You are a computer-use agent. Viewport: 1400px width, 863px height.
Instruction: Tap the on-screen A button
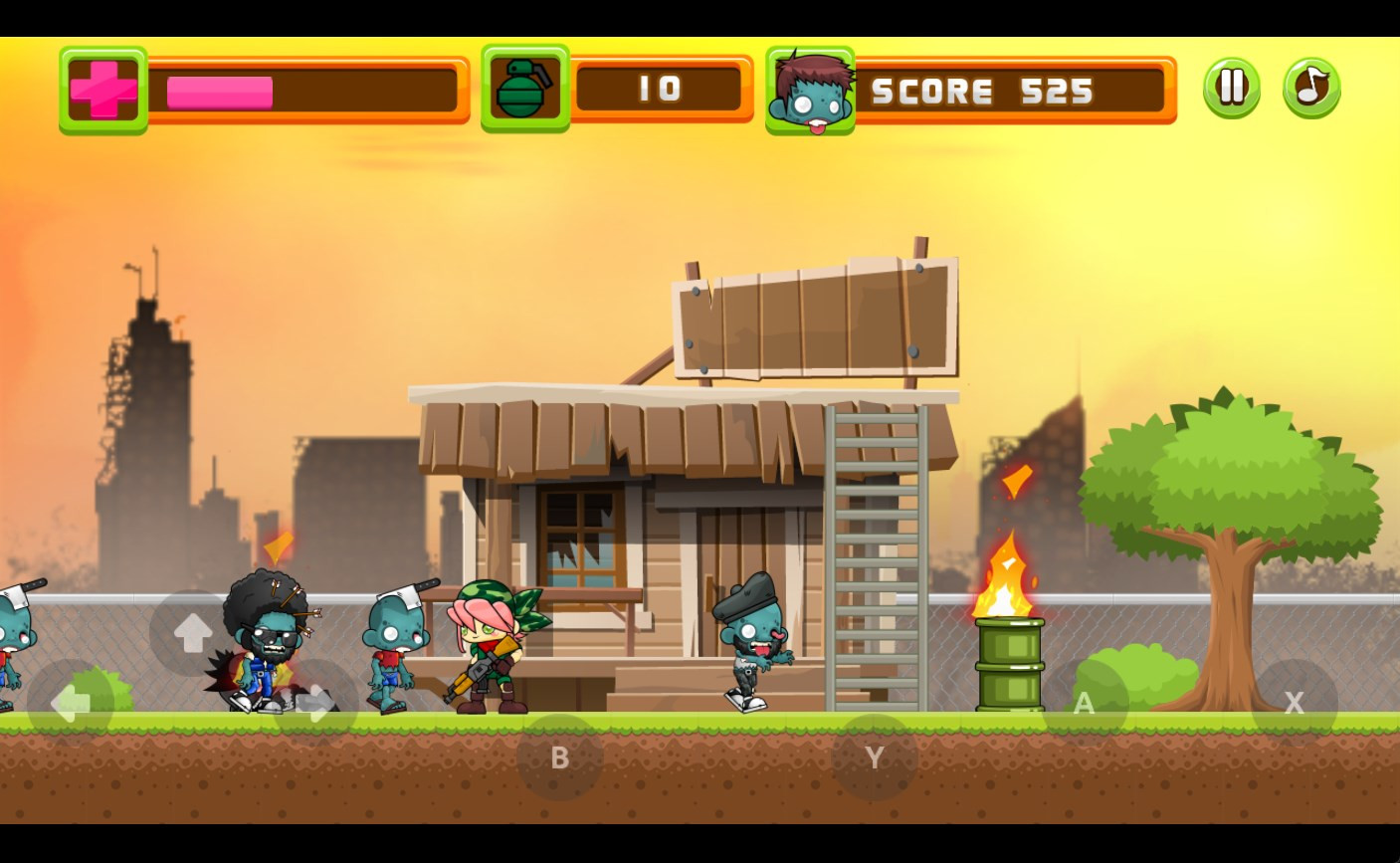point(1085,703)
